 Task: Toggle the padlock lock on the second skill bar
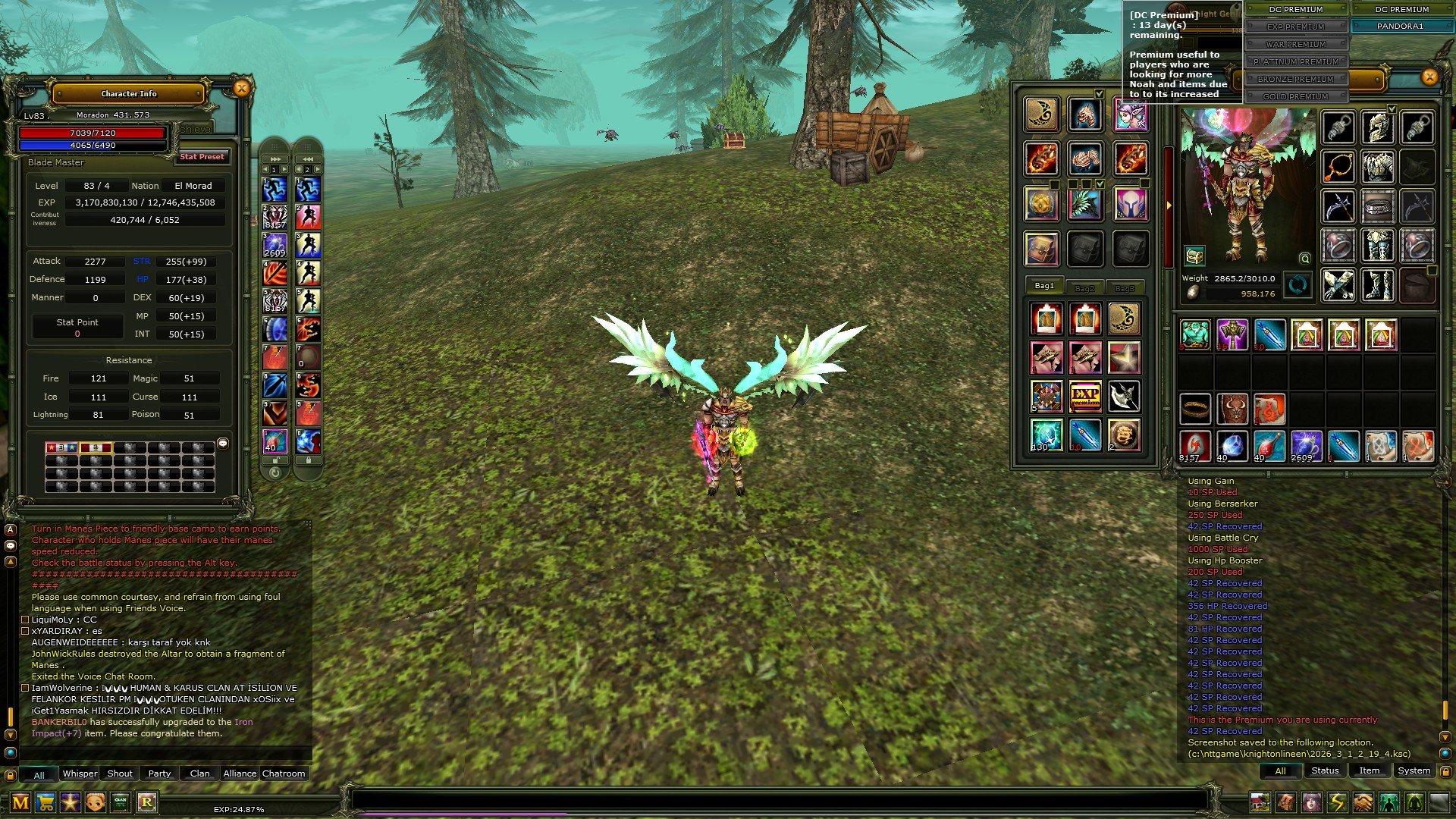pos(307,460)
